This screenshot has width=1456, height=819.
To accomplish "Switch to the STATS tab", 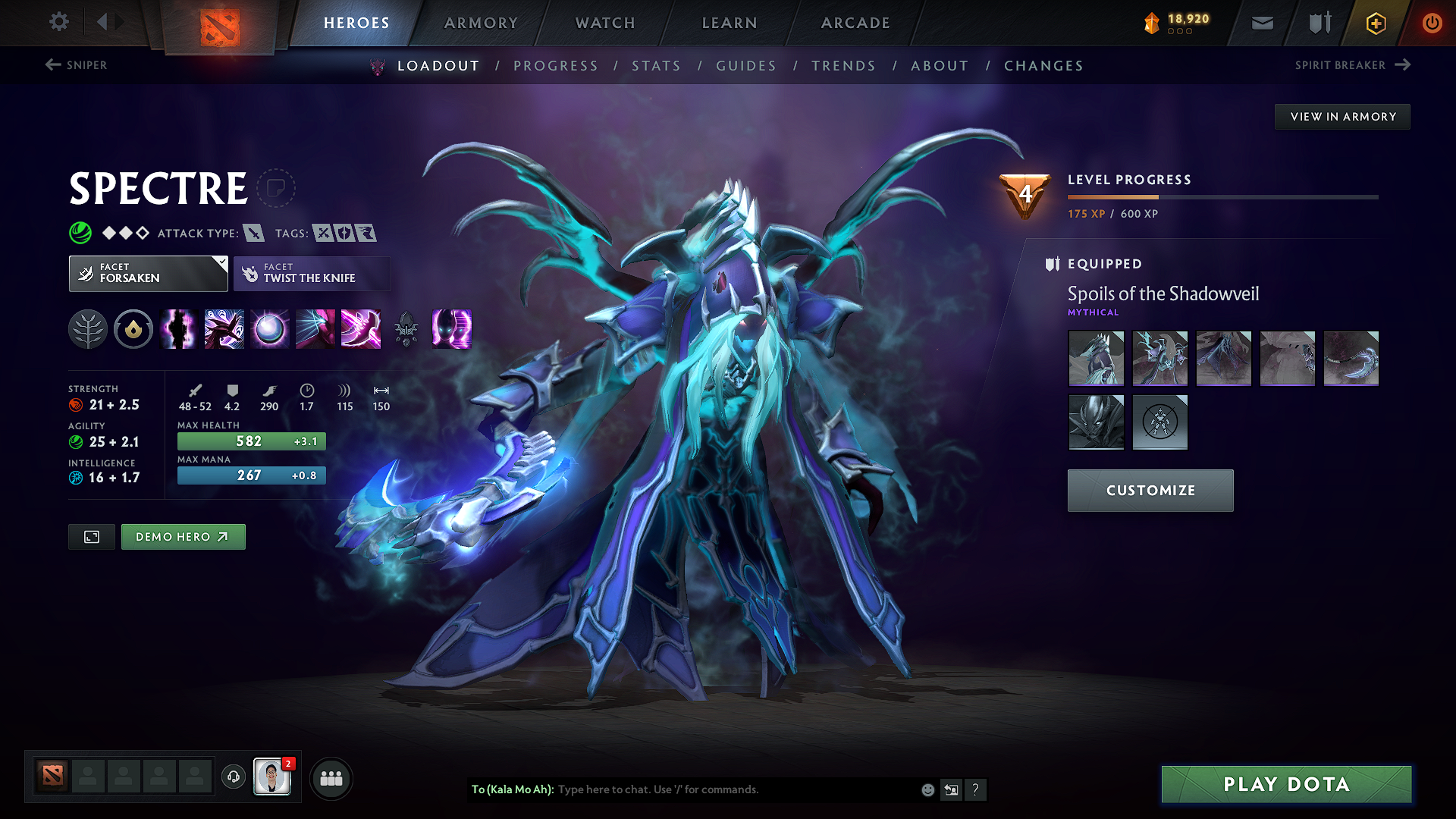I will click(x=656, y=66).
